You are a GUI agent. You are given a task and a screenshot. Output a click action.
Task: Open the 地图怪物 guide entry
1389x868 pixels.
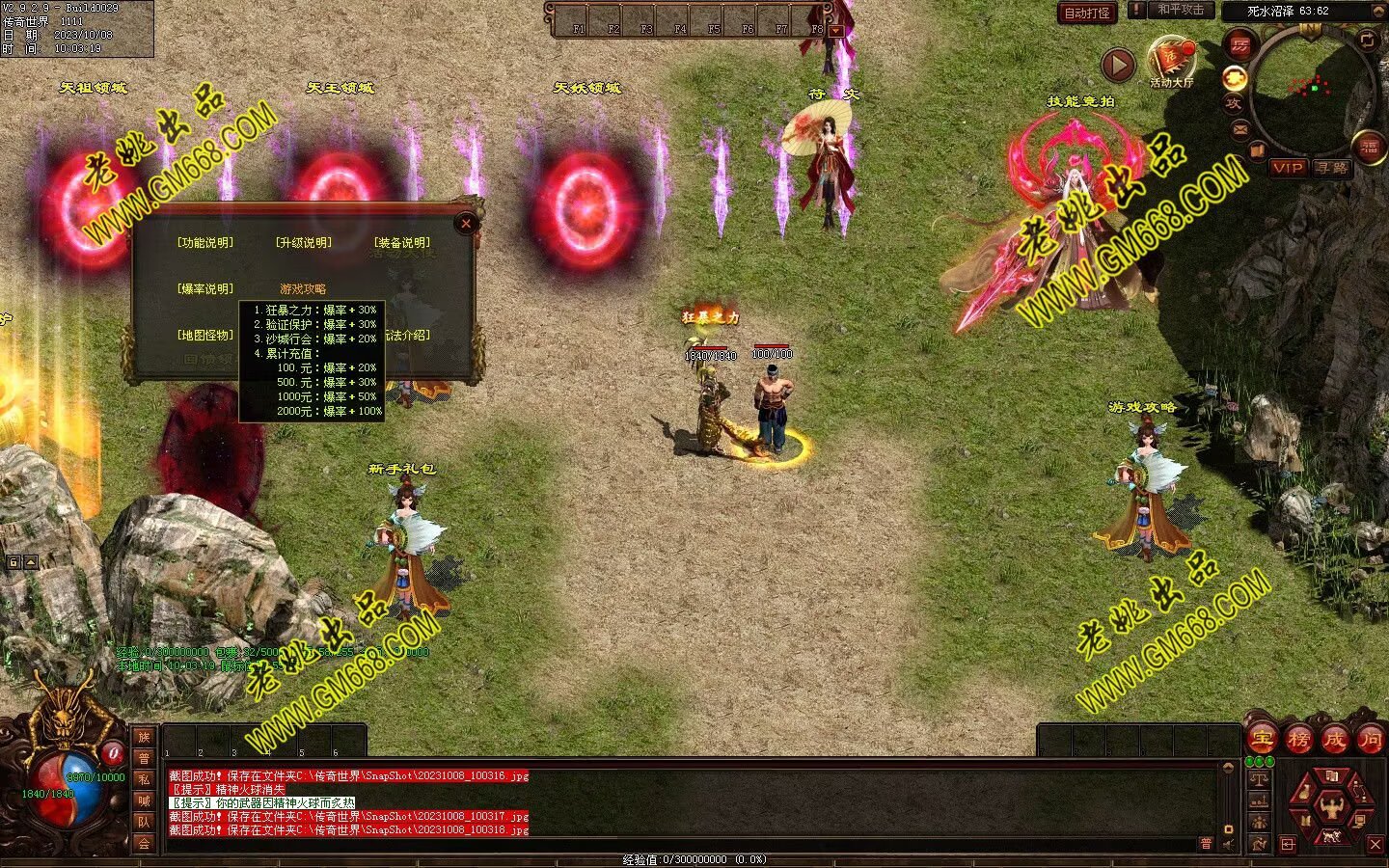tap(205, 336)
